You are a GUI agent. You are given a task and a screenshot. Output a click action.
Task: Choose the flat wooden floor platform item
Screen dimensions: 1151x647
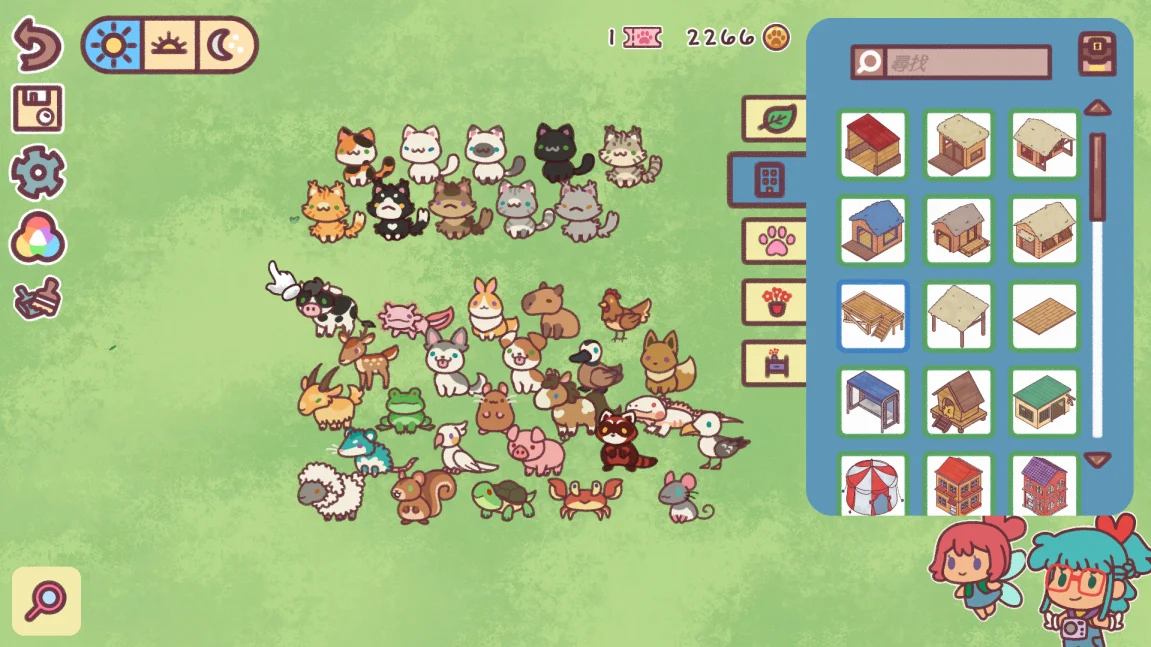(x=1045, y=316)
